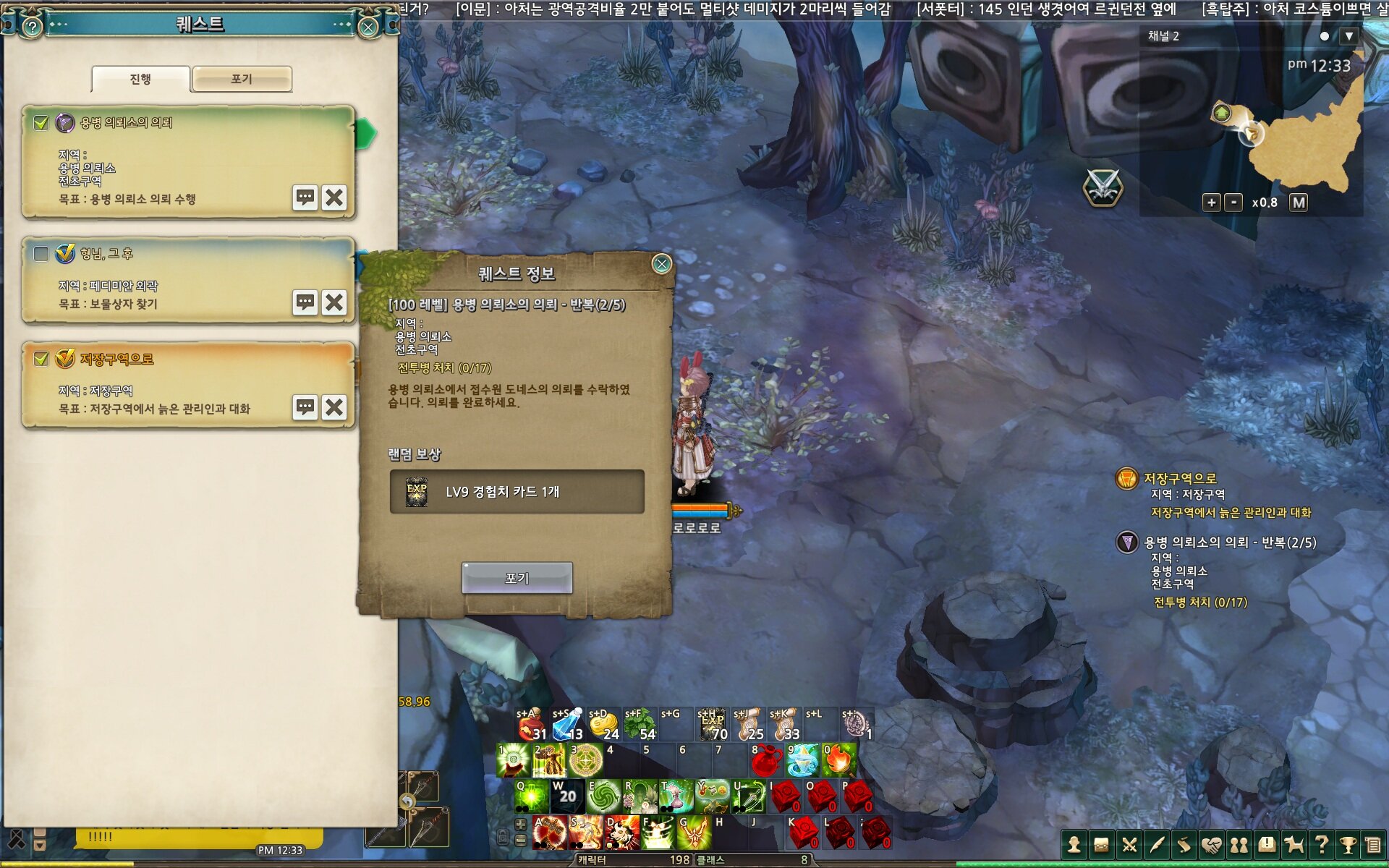The height and width of the screenshot is (868, 1389).
Task: Open the full map with the M button
Action: tap(1299, 203)
